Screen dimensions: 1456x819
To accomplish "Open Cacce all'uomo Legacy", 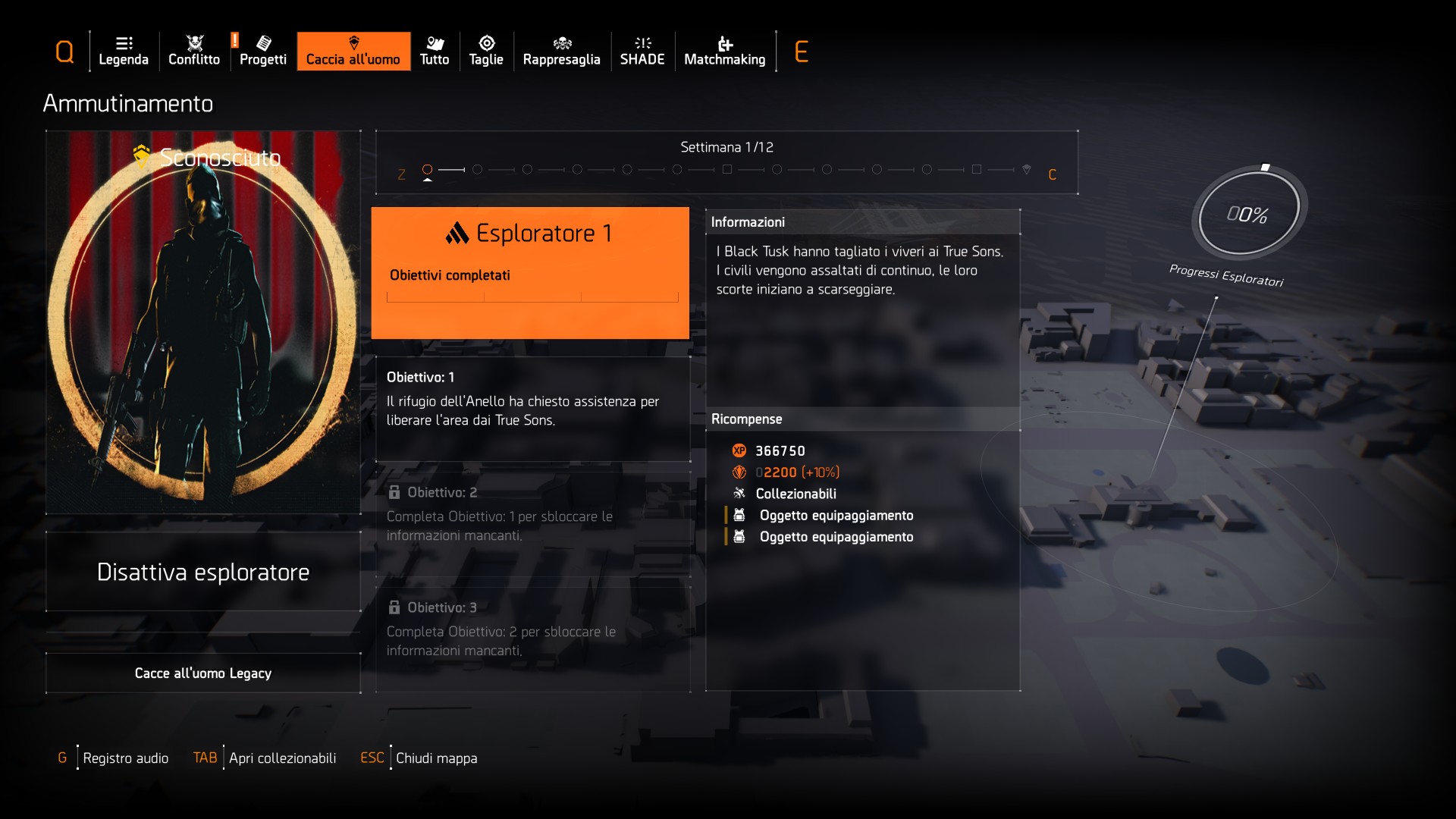I will coord(203,673).
